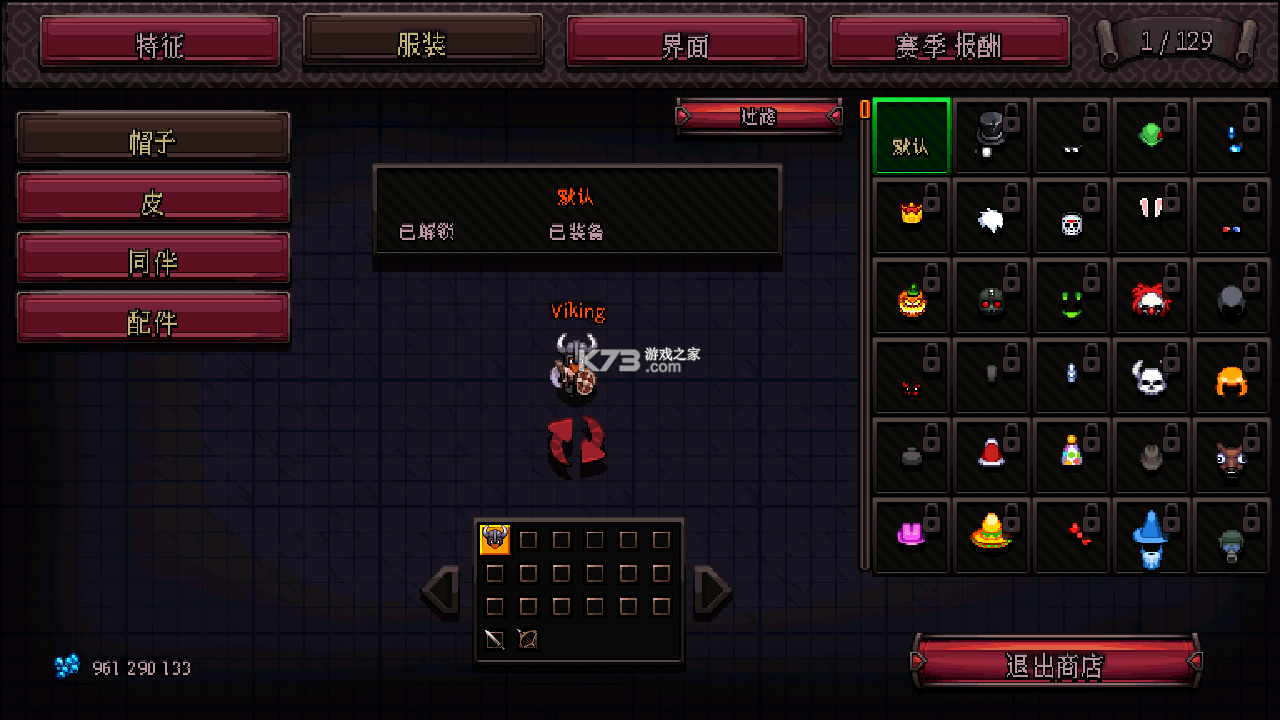This screenshot has height=720, width=1280.
Task: Click the red rotate character arrows
Action: pyautogui.click(x=576, y=443)
